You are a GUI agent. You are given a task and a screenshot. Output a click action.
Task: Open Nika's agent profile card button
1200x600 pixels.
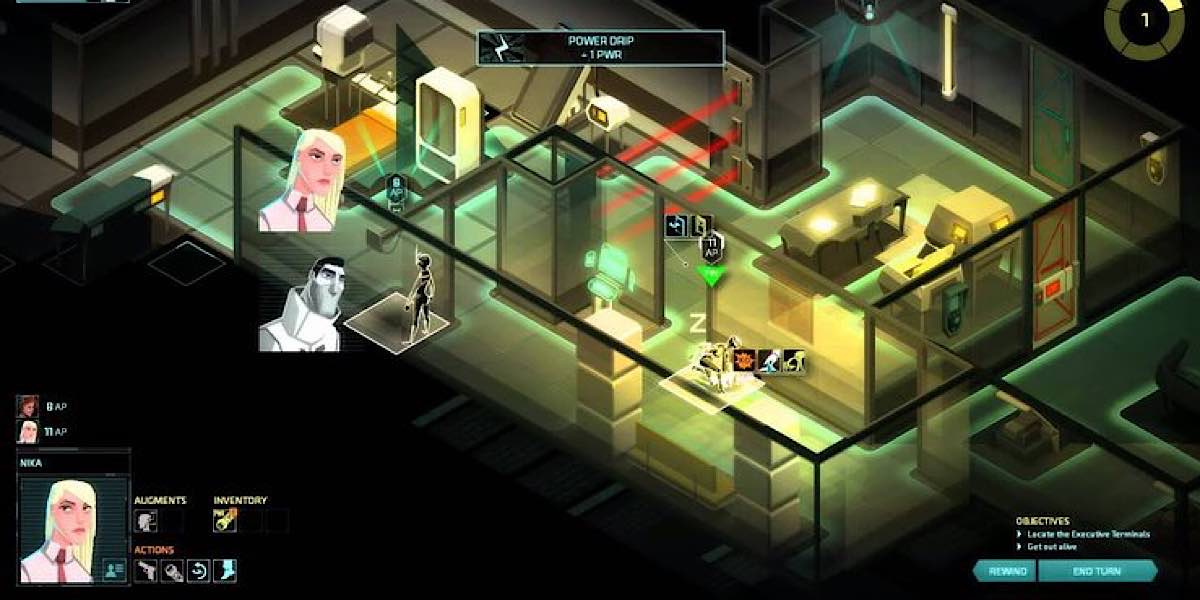(114, 569)
